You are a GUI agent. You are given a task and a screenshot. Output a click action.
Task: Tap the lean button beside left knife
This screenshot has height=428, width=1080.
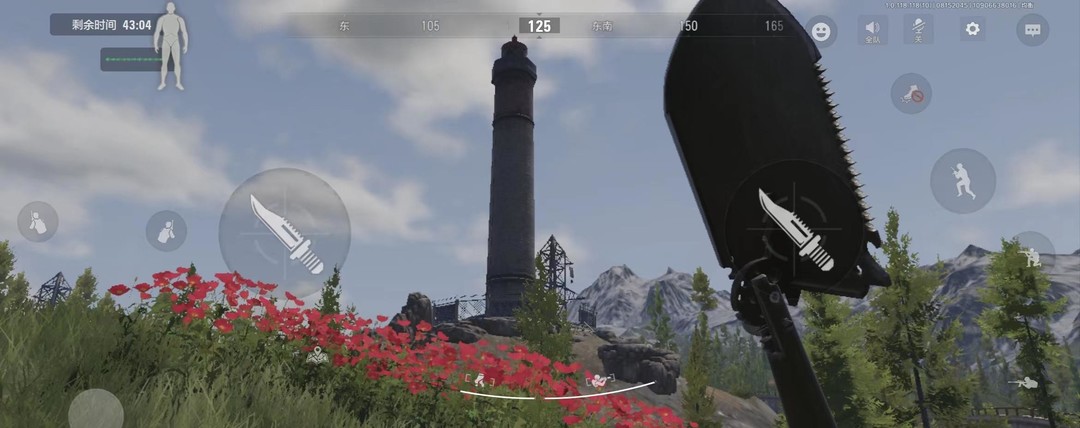166,231
